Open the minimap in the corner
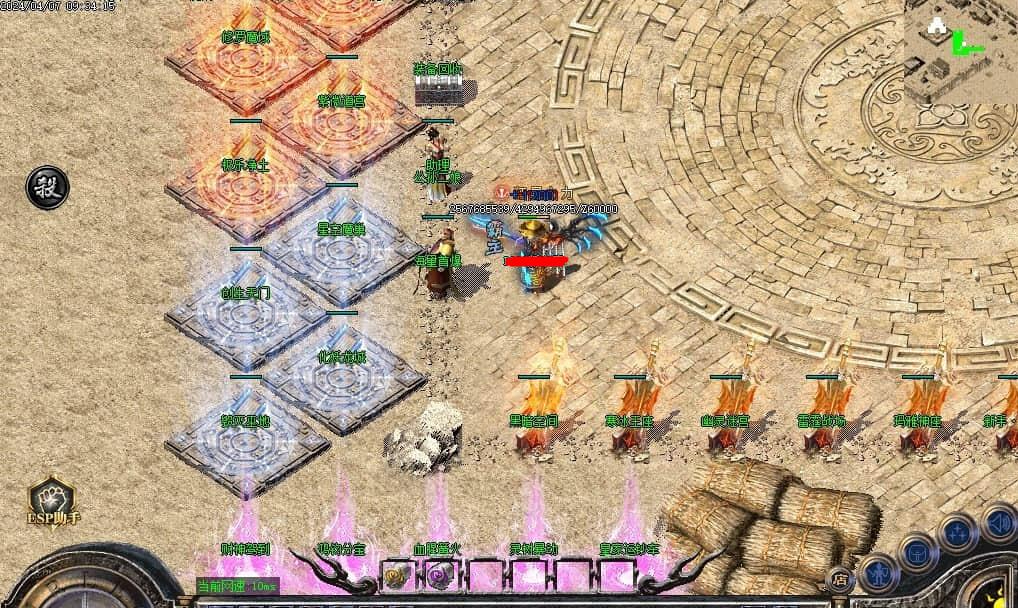Image resolution: width=1018 pixels, height=608 pixels. click(960, 51)
